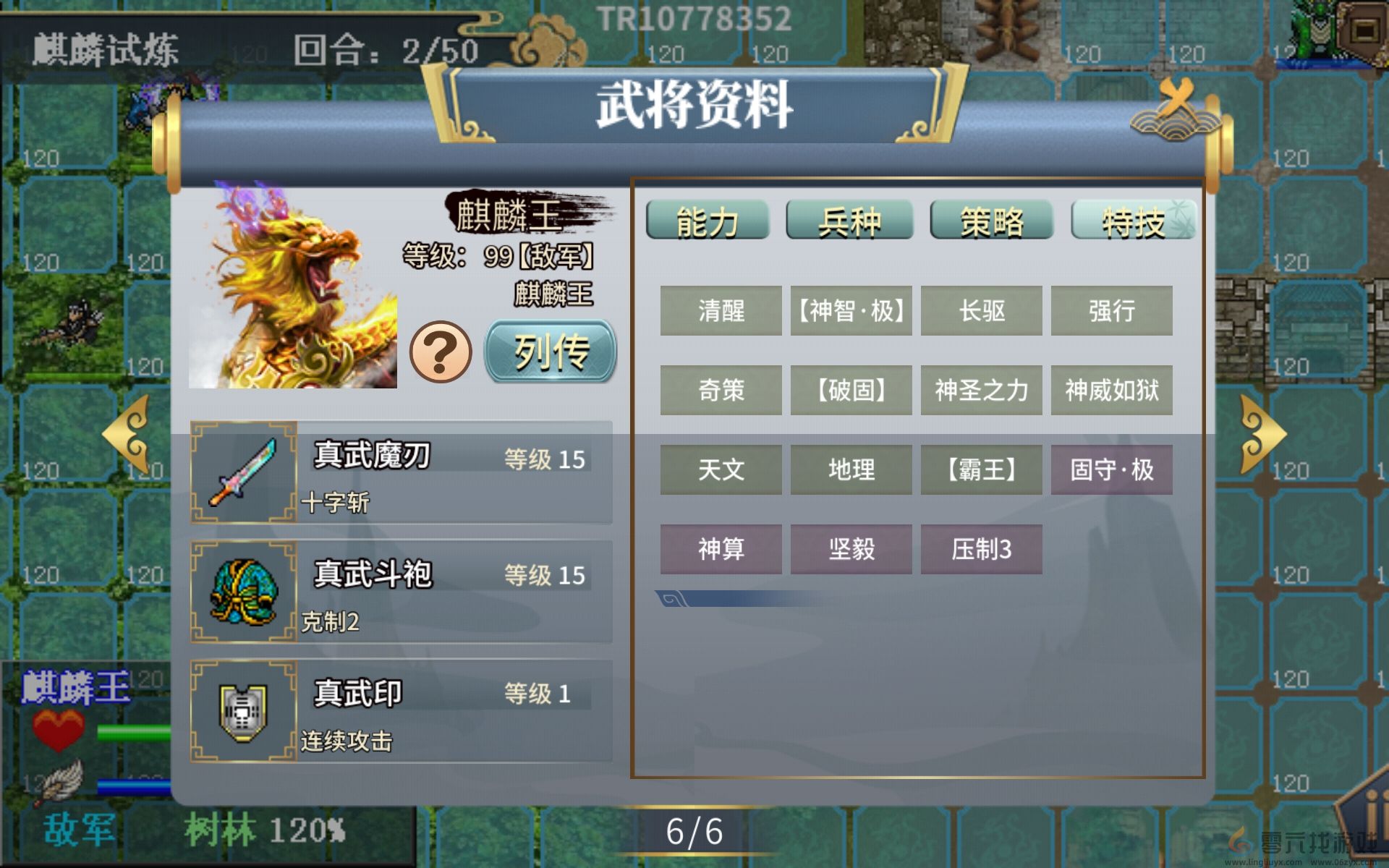The width and height of the screenshot is (1389, 868).
Task: Enable the 神威如狱 skill
Action: click(x=1112, y=391)
